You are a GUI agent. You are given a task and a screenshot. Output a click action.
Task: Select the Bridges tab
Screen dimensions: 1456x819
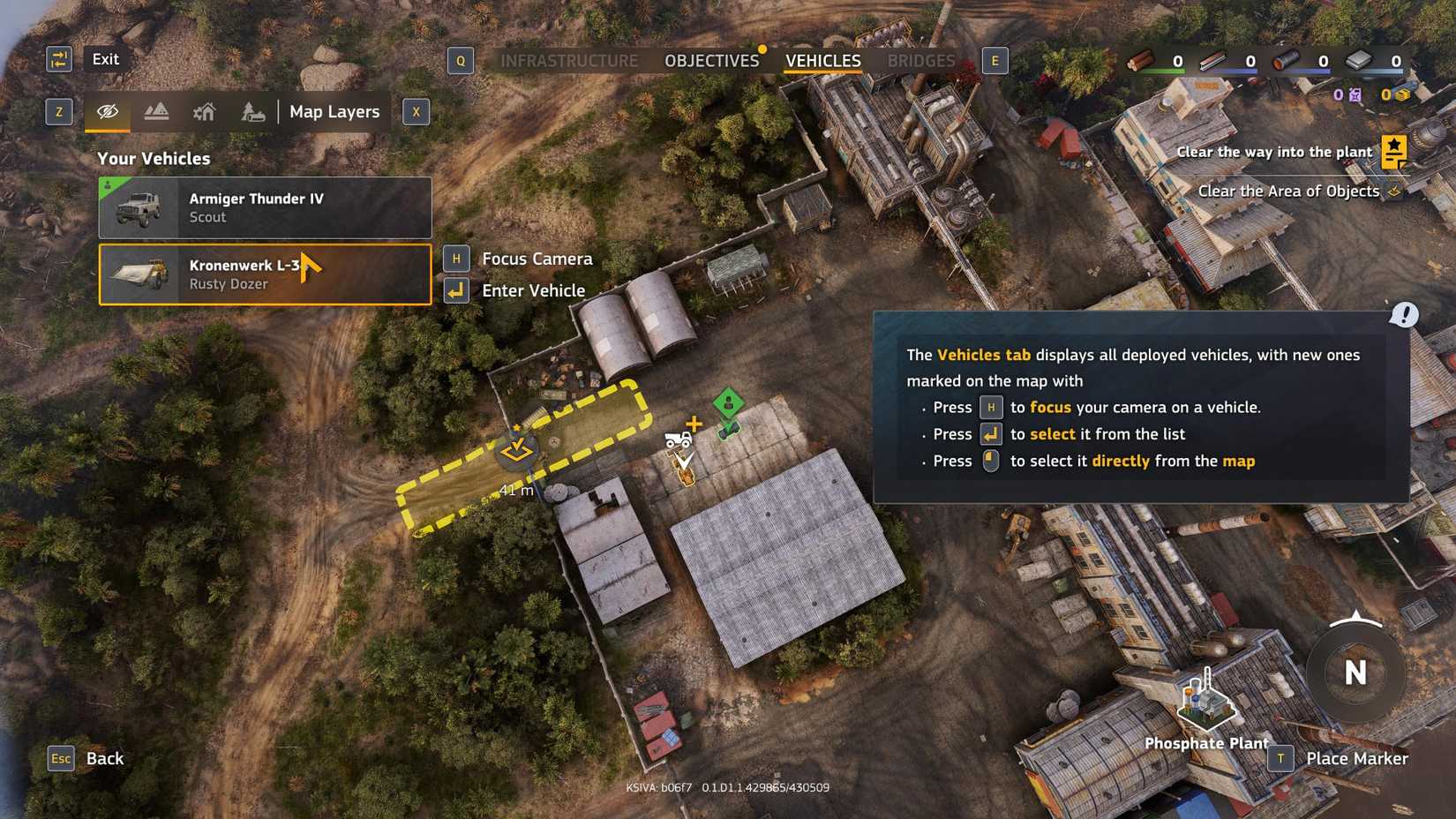920,60
